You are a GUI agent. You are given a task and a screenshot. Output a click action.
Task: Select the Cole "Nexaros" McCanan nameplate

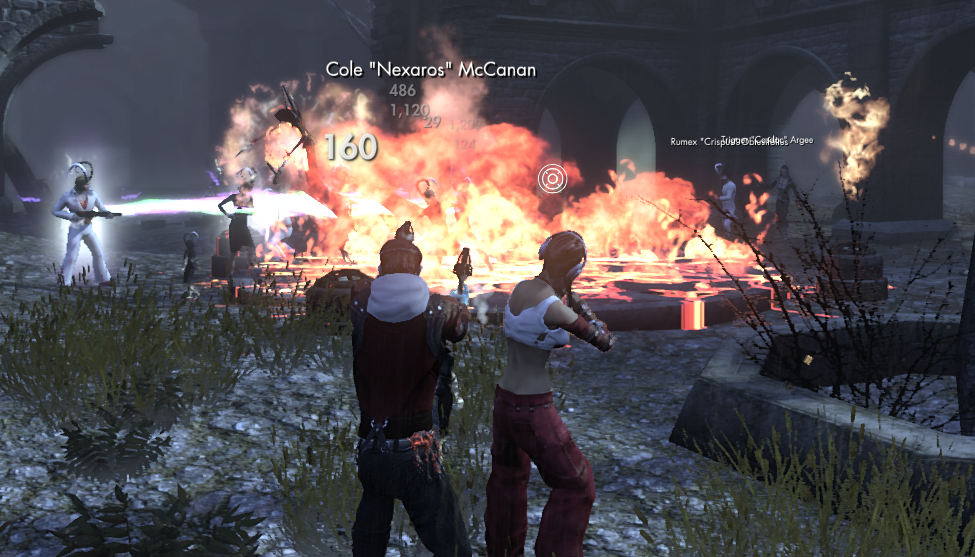pos(431,70)
